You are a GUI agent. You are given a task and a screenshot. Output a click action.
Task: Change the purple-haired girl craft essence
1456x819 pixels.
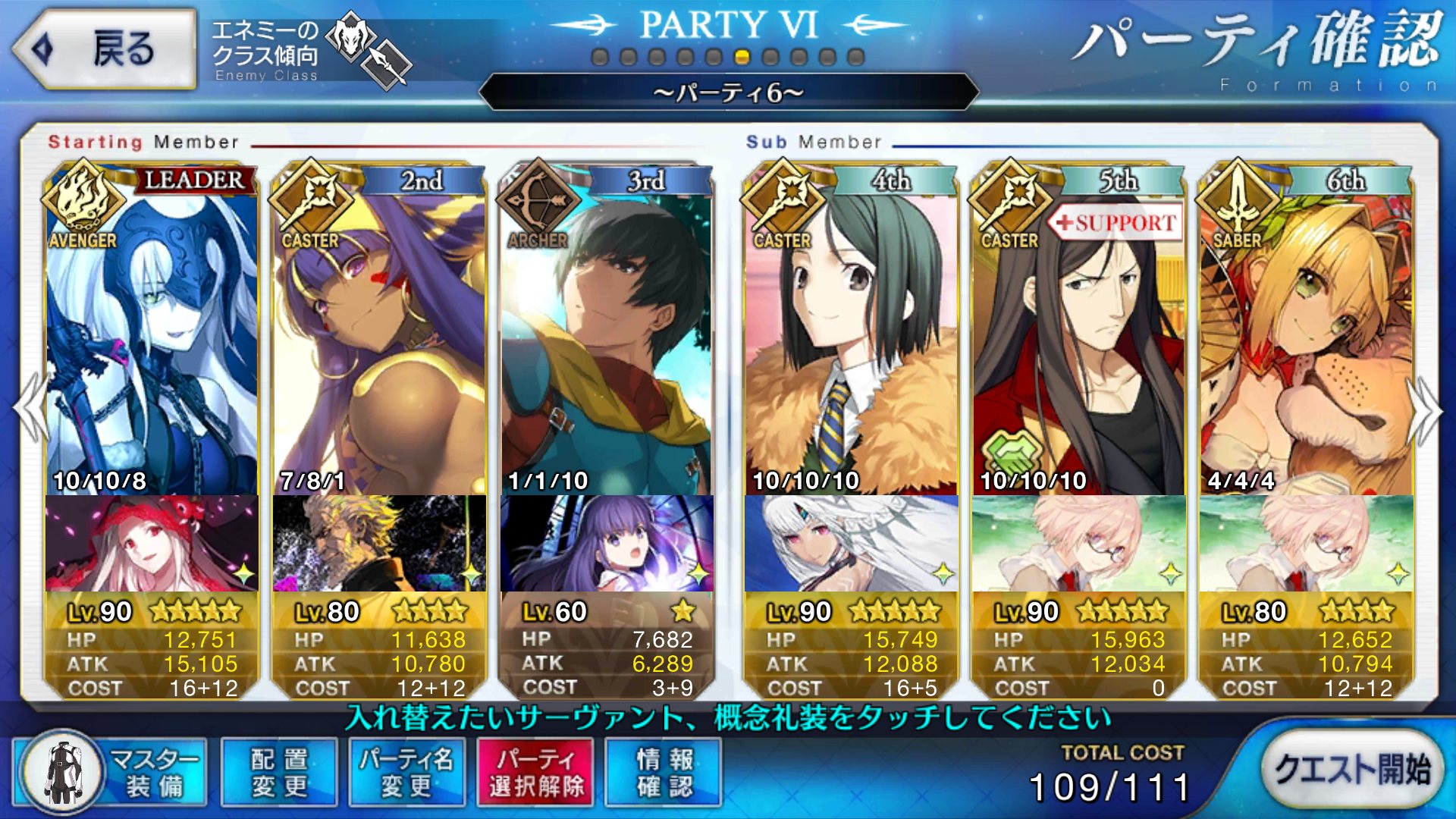[607, 543]
